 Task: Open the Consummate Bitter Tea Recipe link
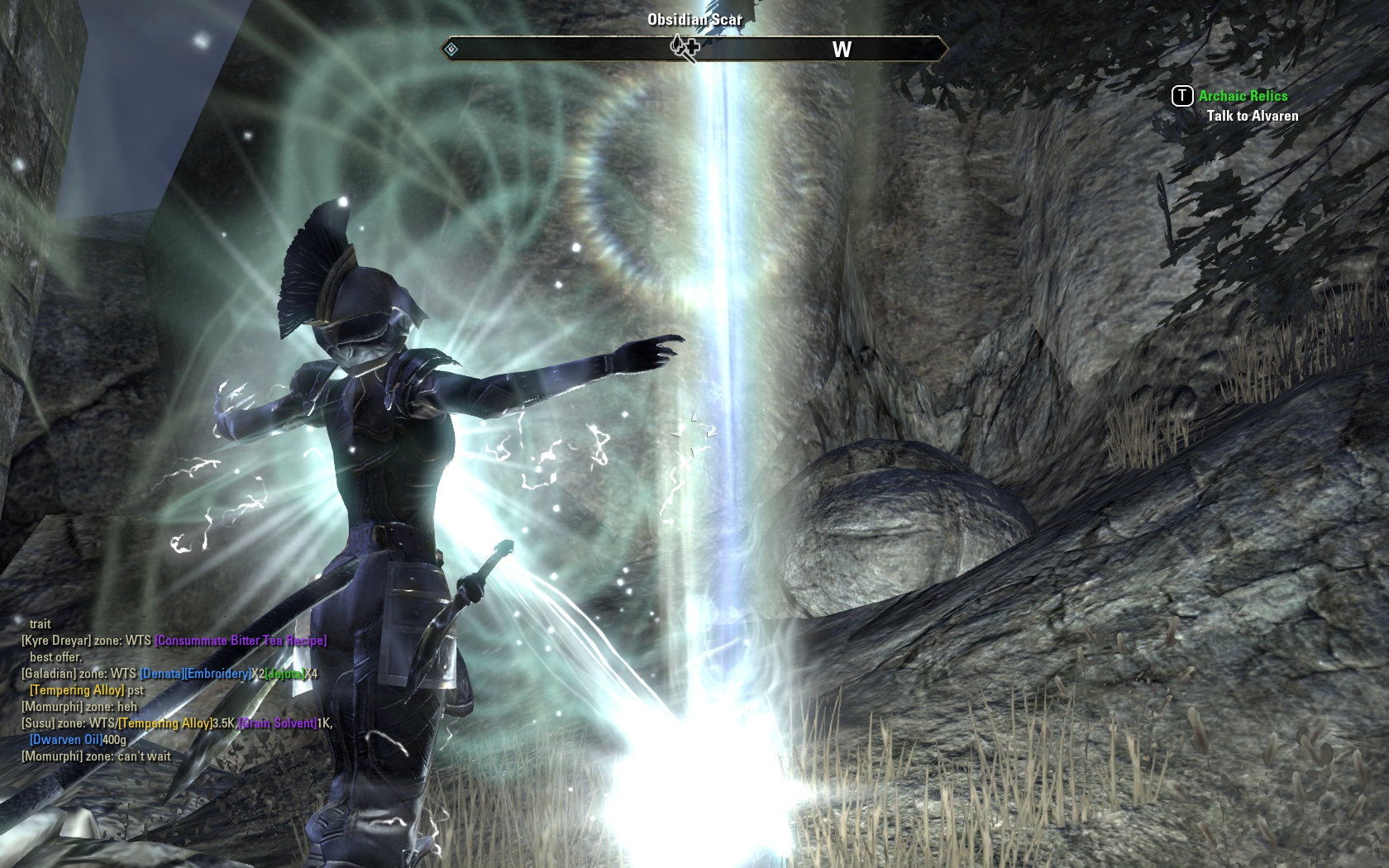[x=241, y=641]
